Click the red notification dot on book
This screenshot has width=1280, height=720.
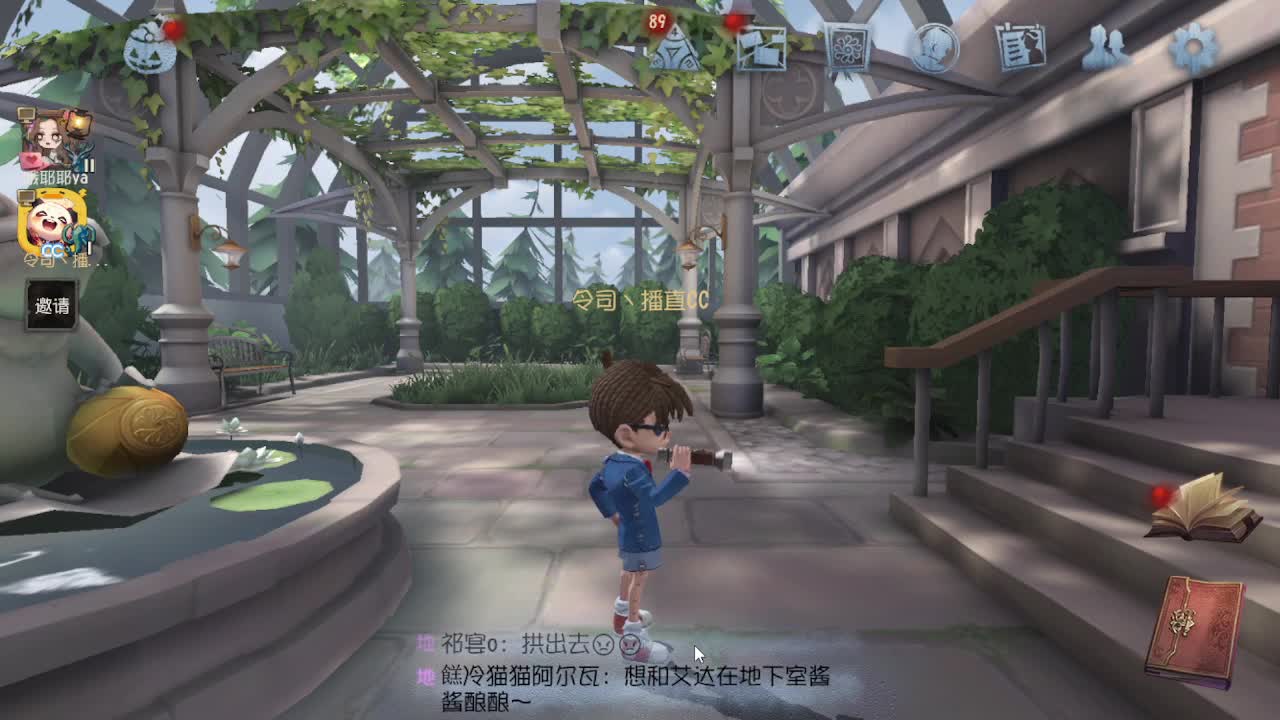point(1158,492)
